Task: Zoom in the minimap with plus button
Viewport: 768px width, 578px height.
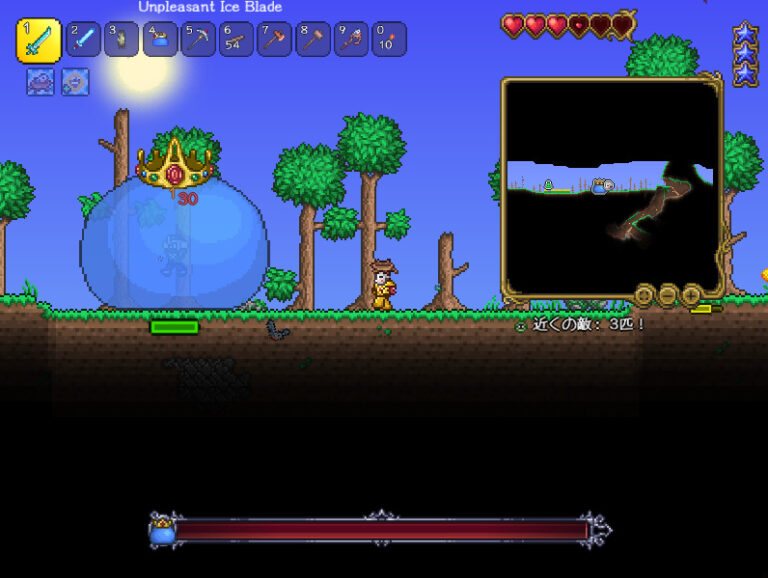Action: [x=691, y=295]
